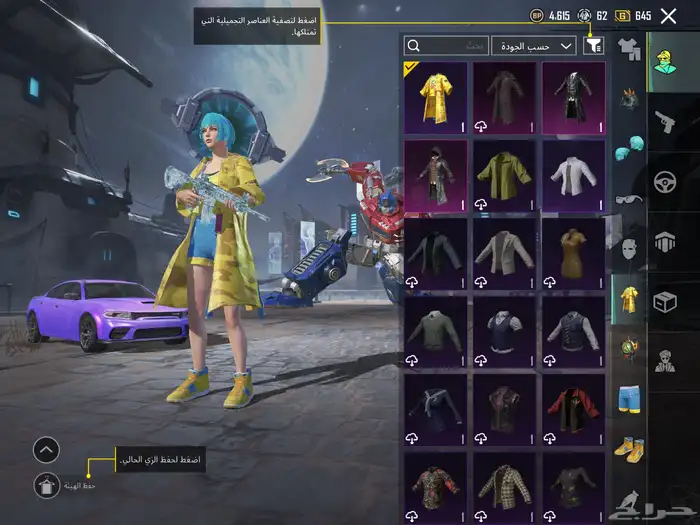Viewport: 700px width, 525px height.
Task: Open the spiked helmet headwear category
Action: coord(629,98)
